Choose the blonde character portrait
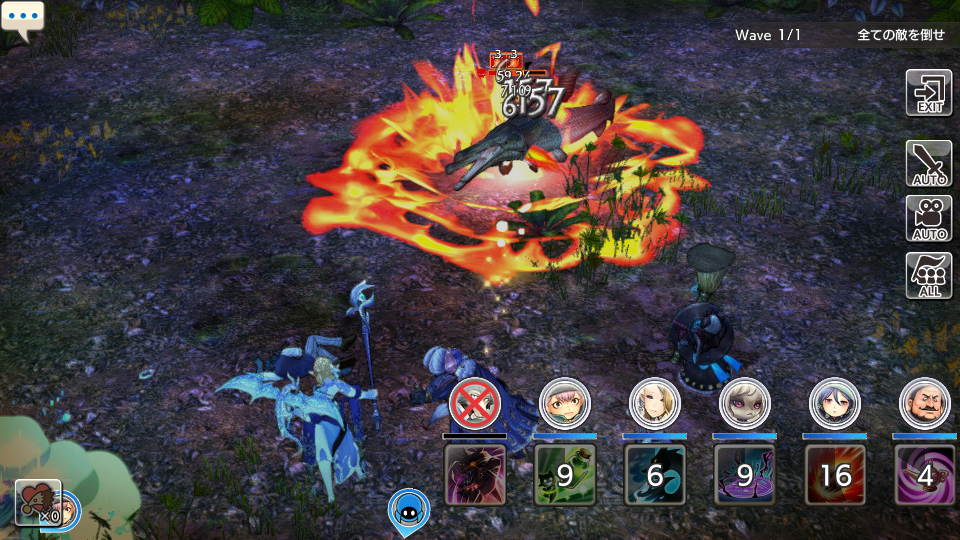 (655, 403)
